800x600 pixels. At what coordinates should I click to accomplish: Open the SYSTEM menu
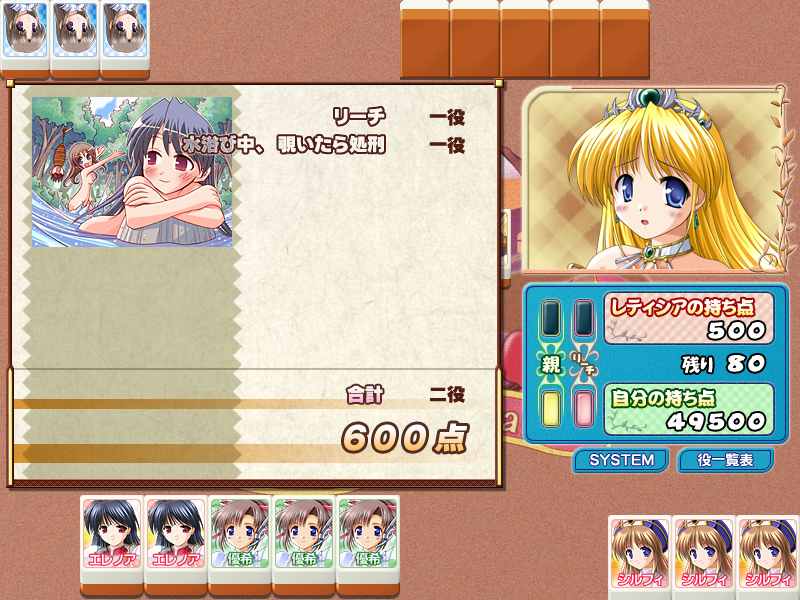(621, 460)
